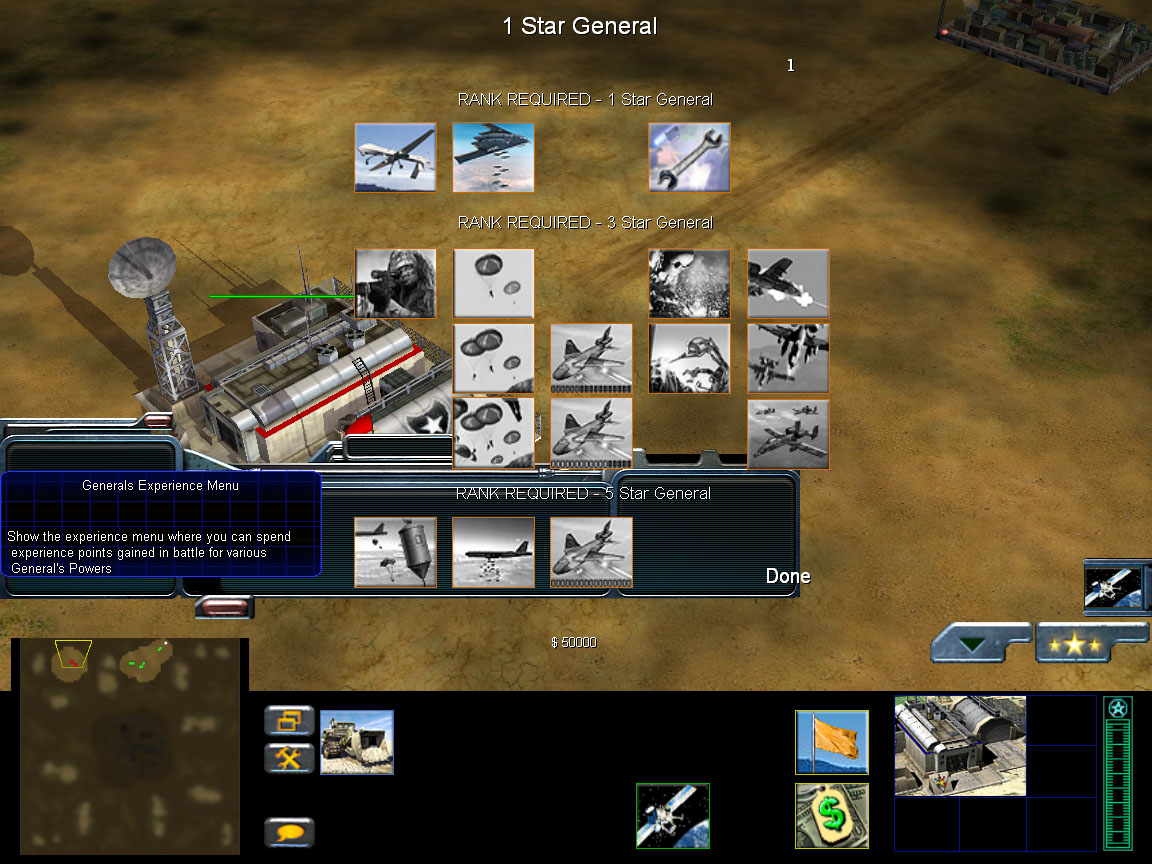Choose the stealth bomber power icon
This screenshot has width=1152, height=864.
click(493, 157)
